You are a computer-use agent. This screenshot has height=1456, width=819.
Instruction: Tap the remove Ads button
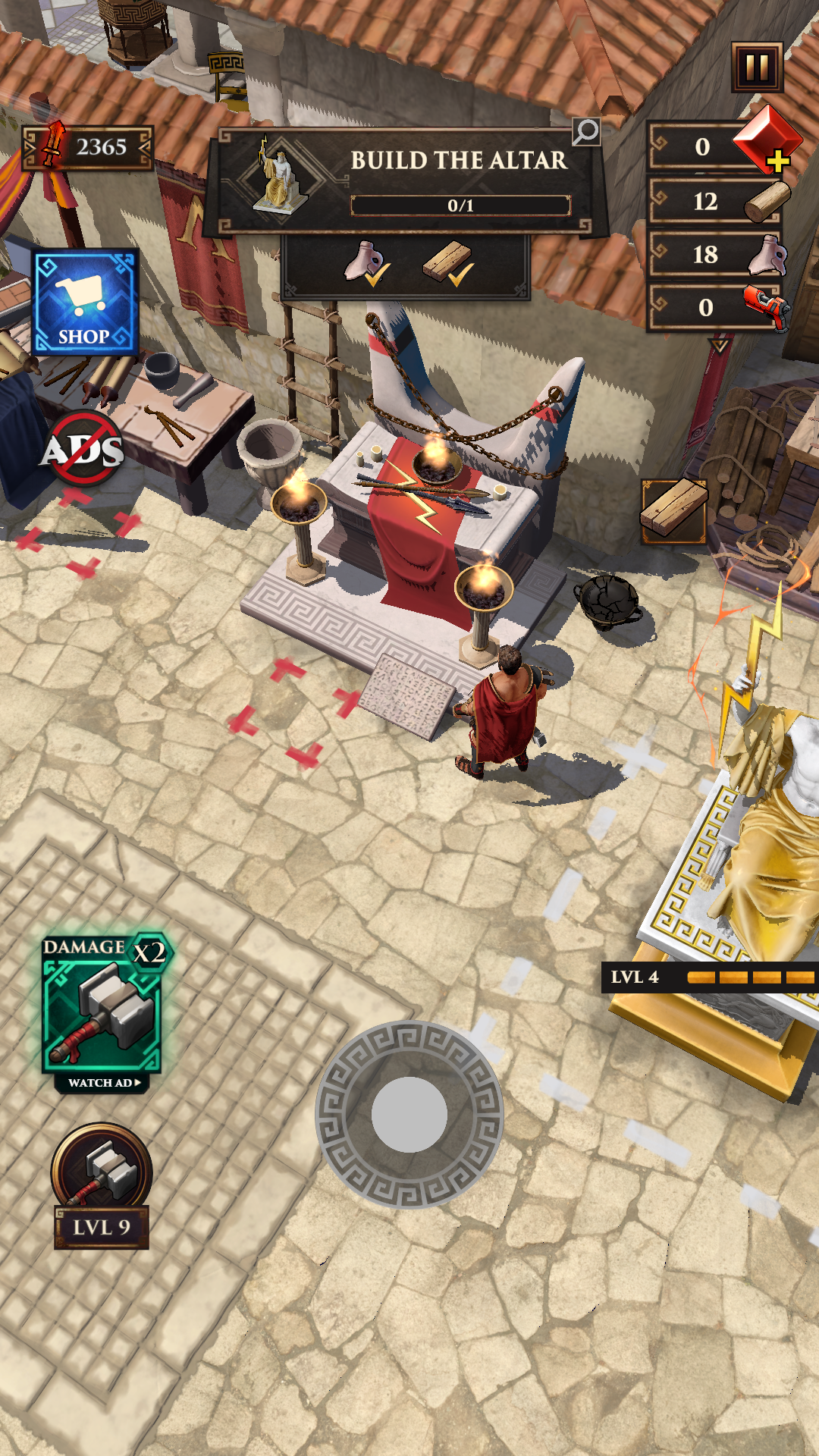coord(83,449)
